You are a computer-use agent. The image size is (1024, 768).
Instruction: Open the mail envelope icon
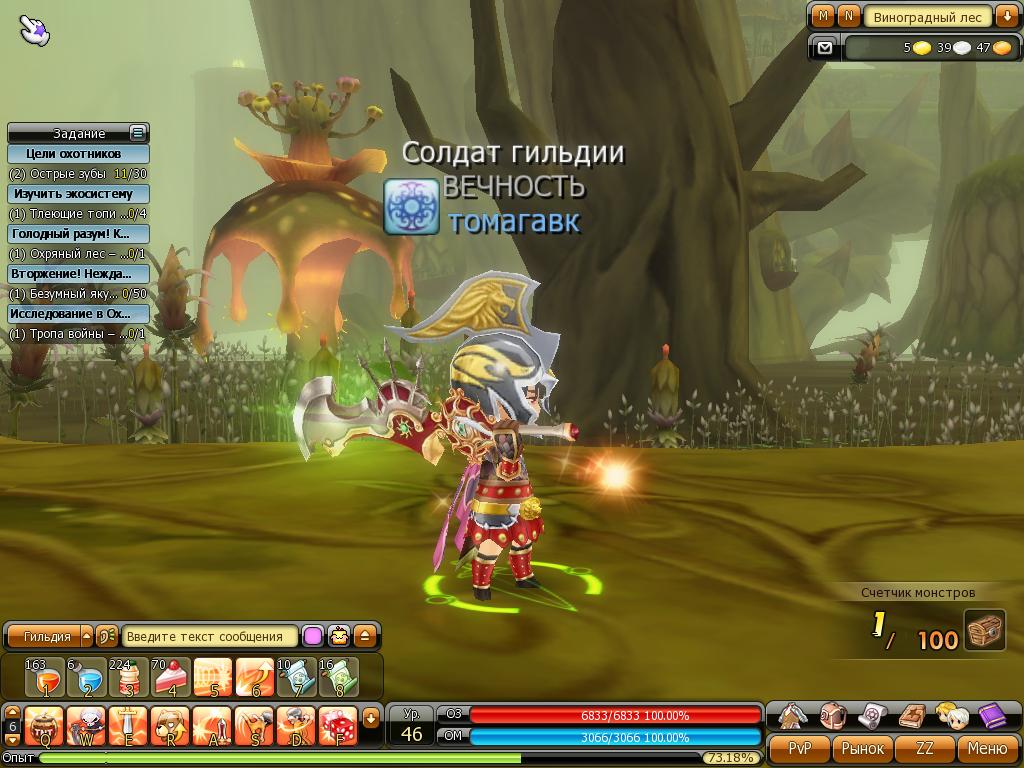825,47
